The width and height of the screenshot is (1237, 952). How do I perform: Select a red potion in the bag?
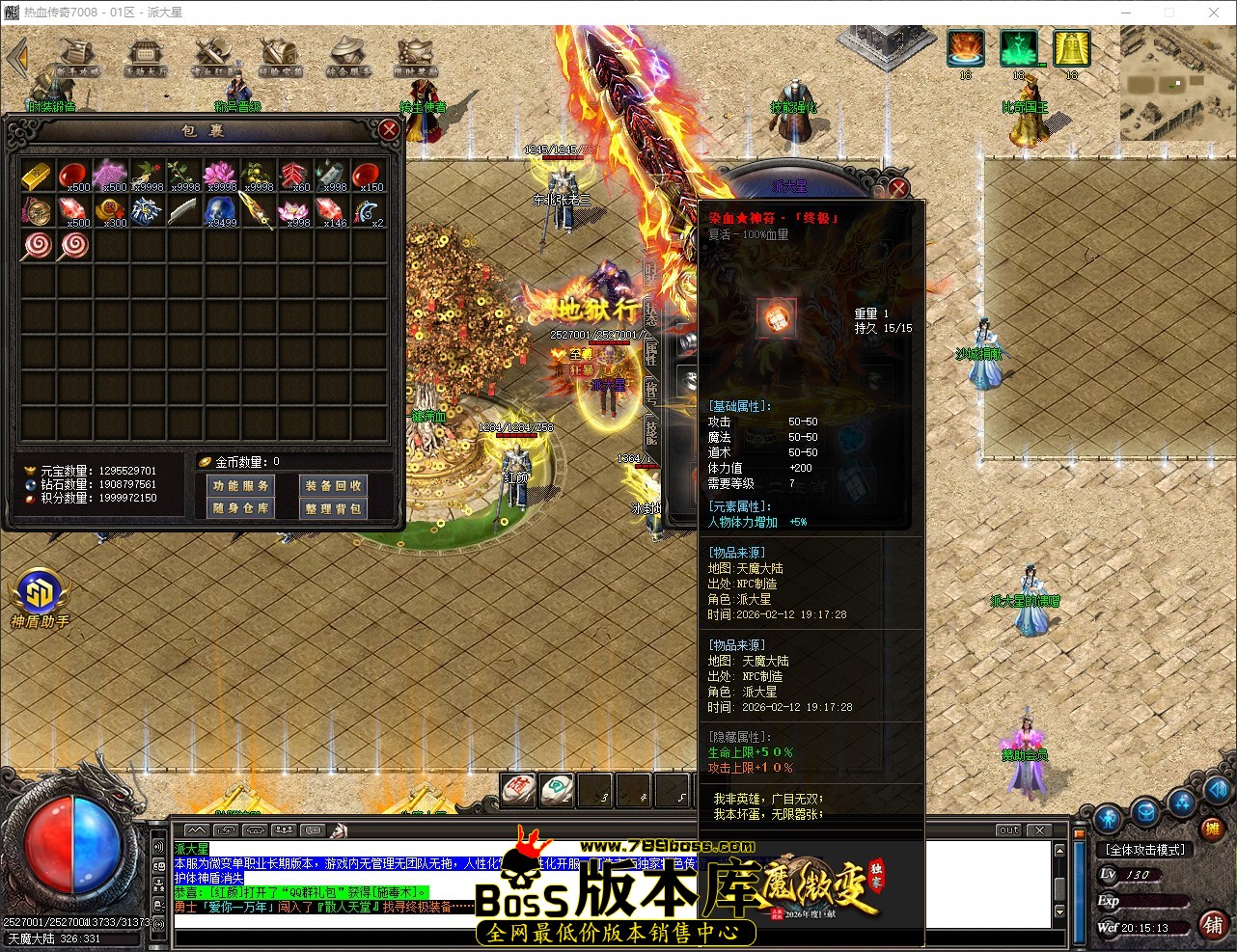[x=75, y=174]
